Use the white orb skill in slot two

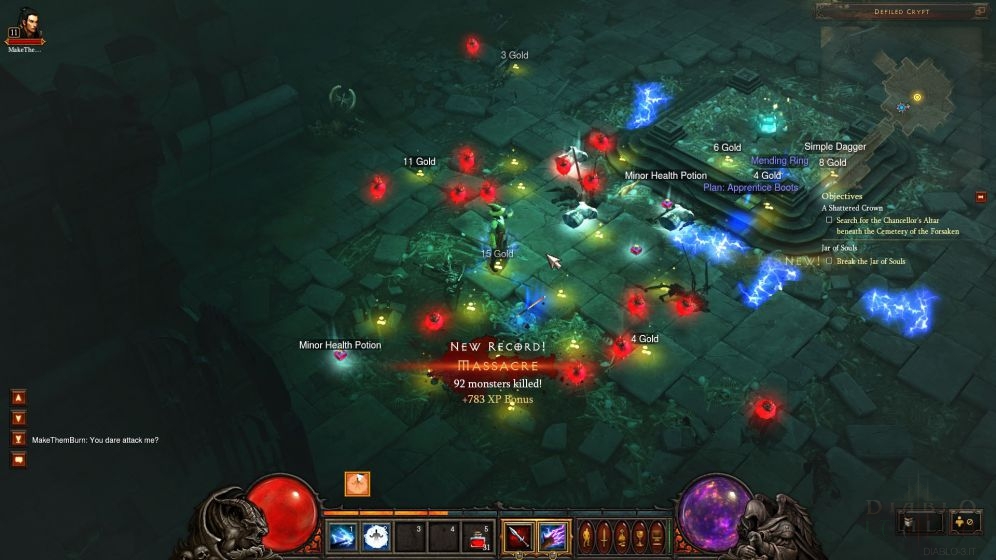376,536
